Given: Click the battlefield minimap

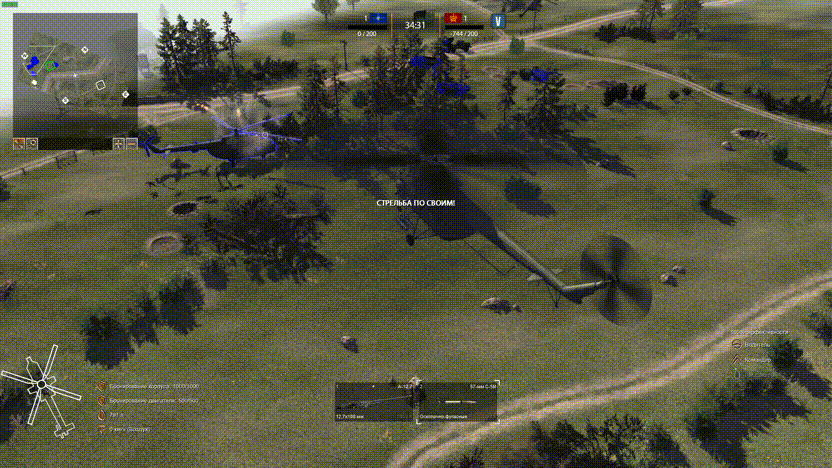Looking at the screenshot, I should tap(75, 73).
